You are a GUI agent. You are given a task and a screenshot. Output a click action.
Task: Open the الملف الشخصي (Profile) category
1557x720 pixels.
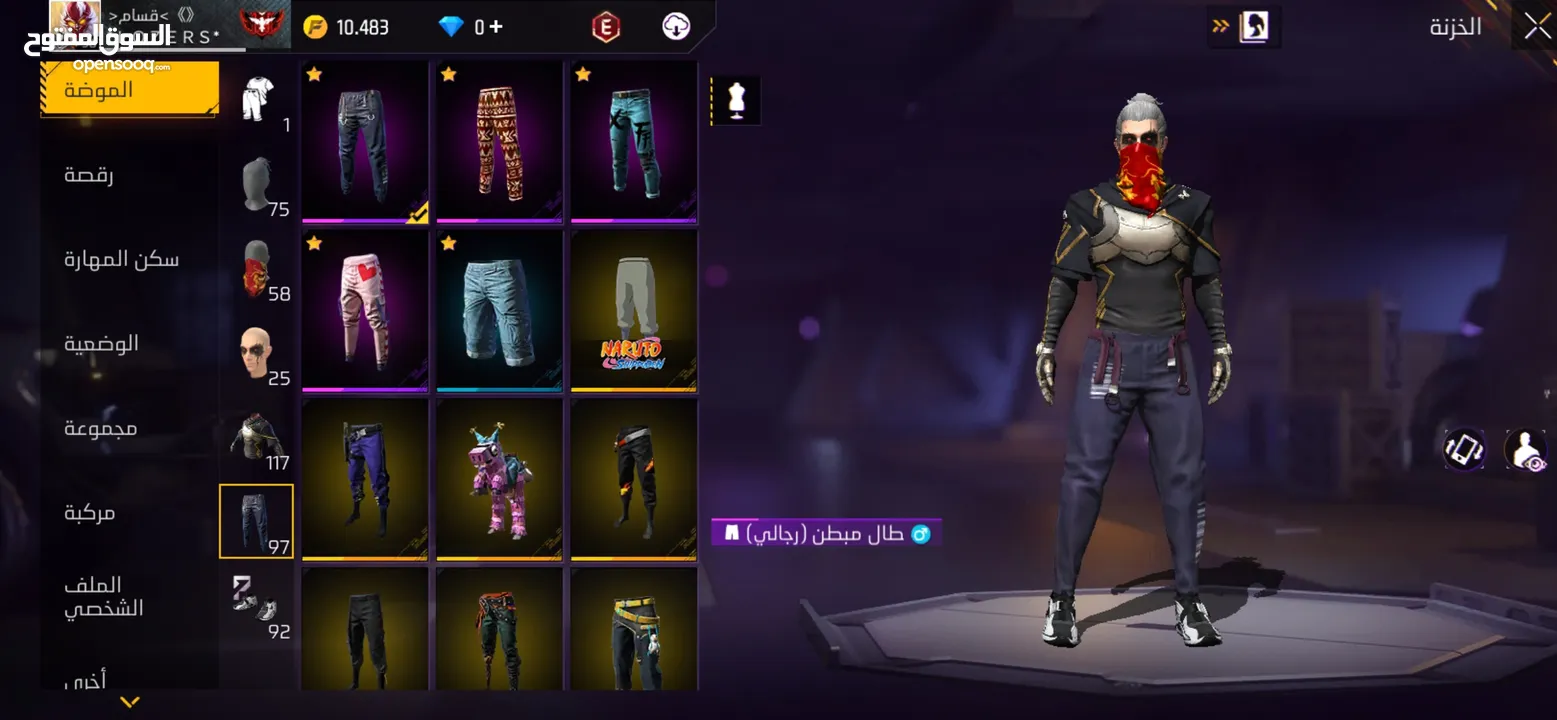(x=104, y=597)
